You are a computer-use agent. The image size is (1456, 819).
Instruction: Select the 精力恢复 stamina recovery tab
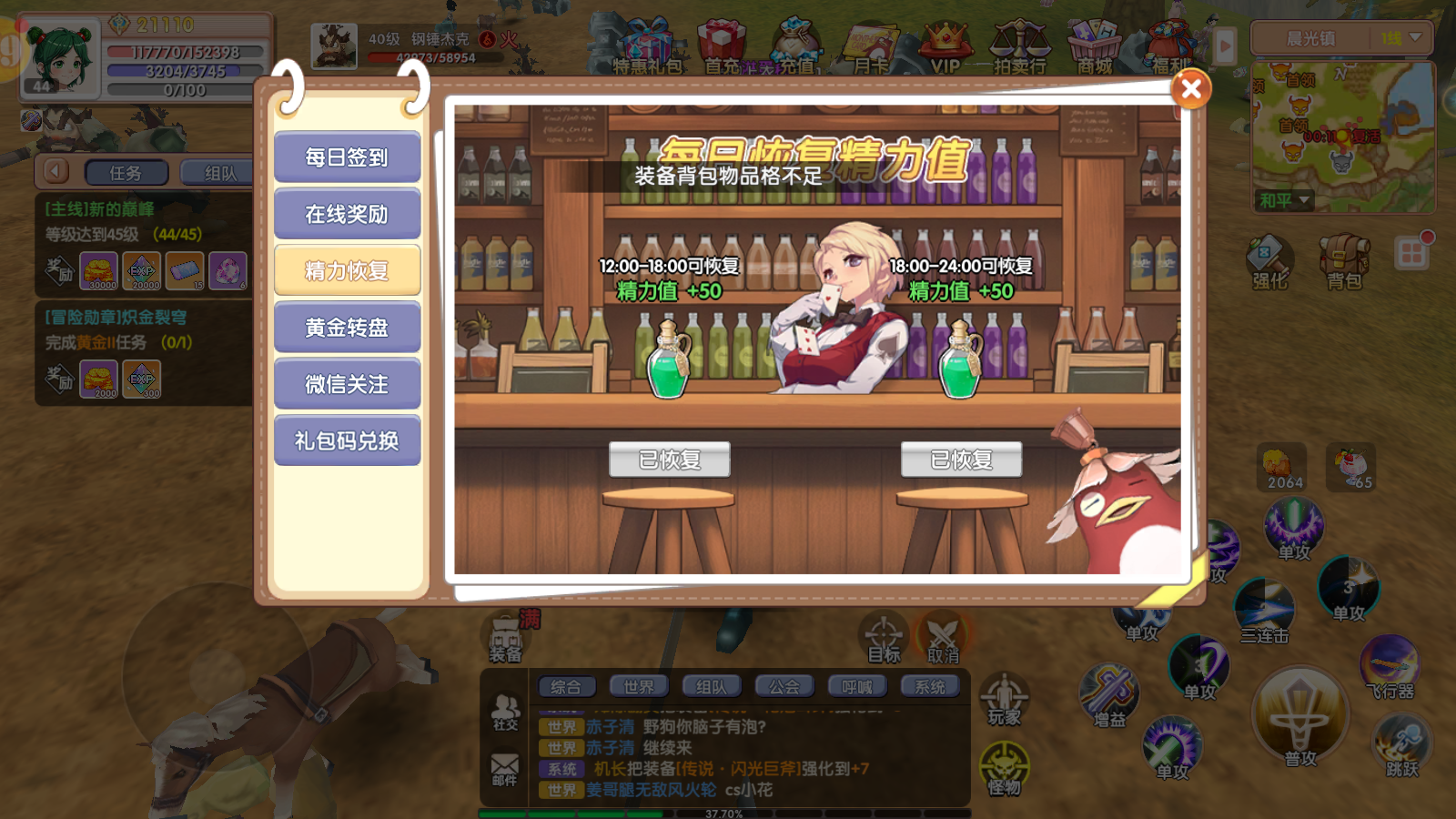click(x=347, y=270)
